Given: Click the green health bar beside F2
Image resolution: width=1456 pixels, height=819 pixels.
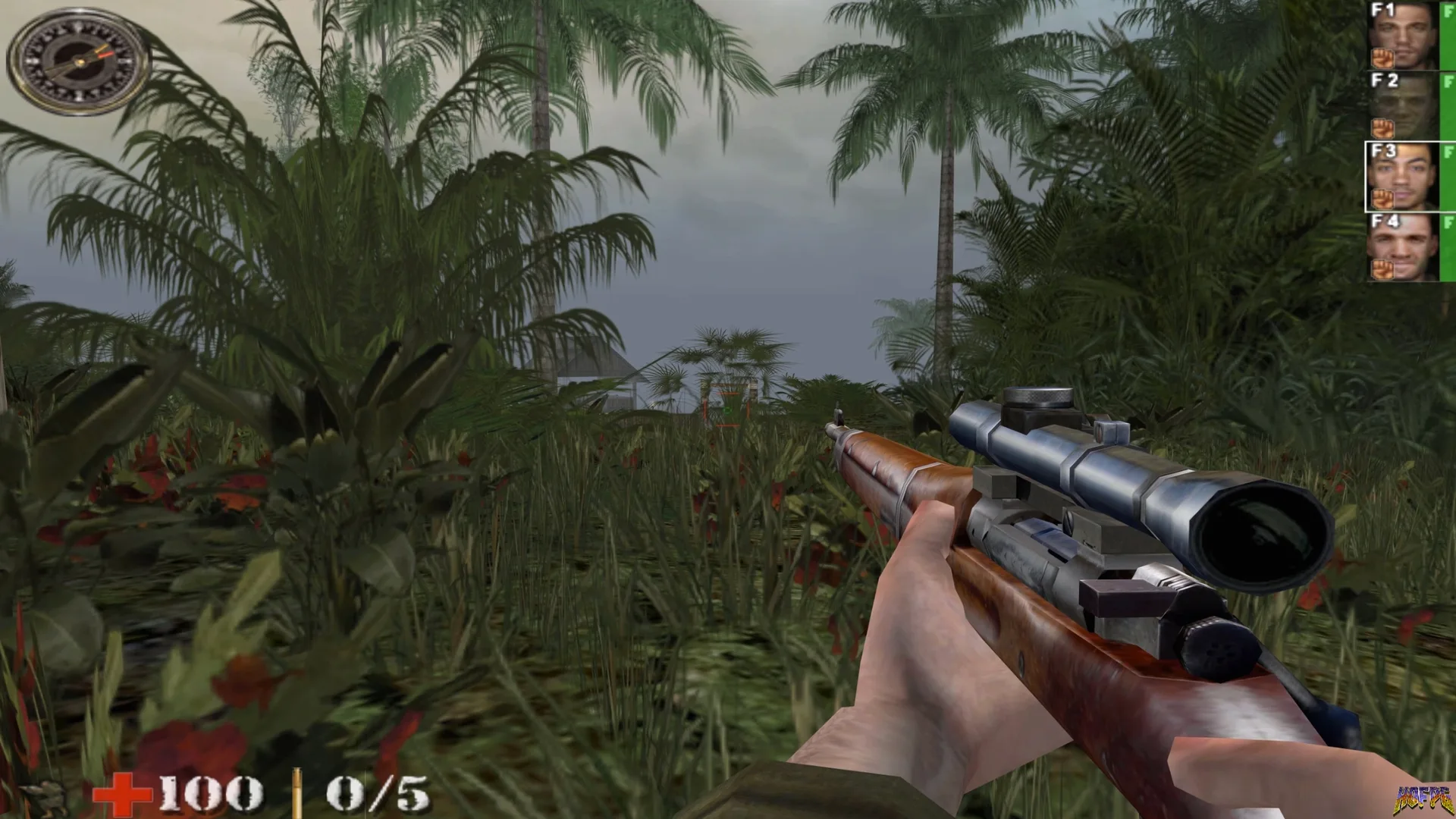Looking at the screenshot, I should click(x=1449, y=107).
